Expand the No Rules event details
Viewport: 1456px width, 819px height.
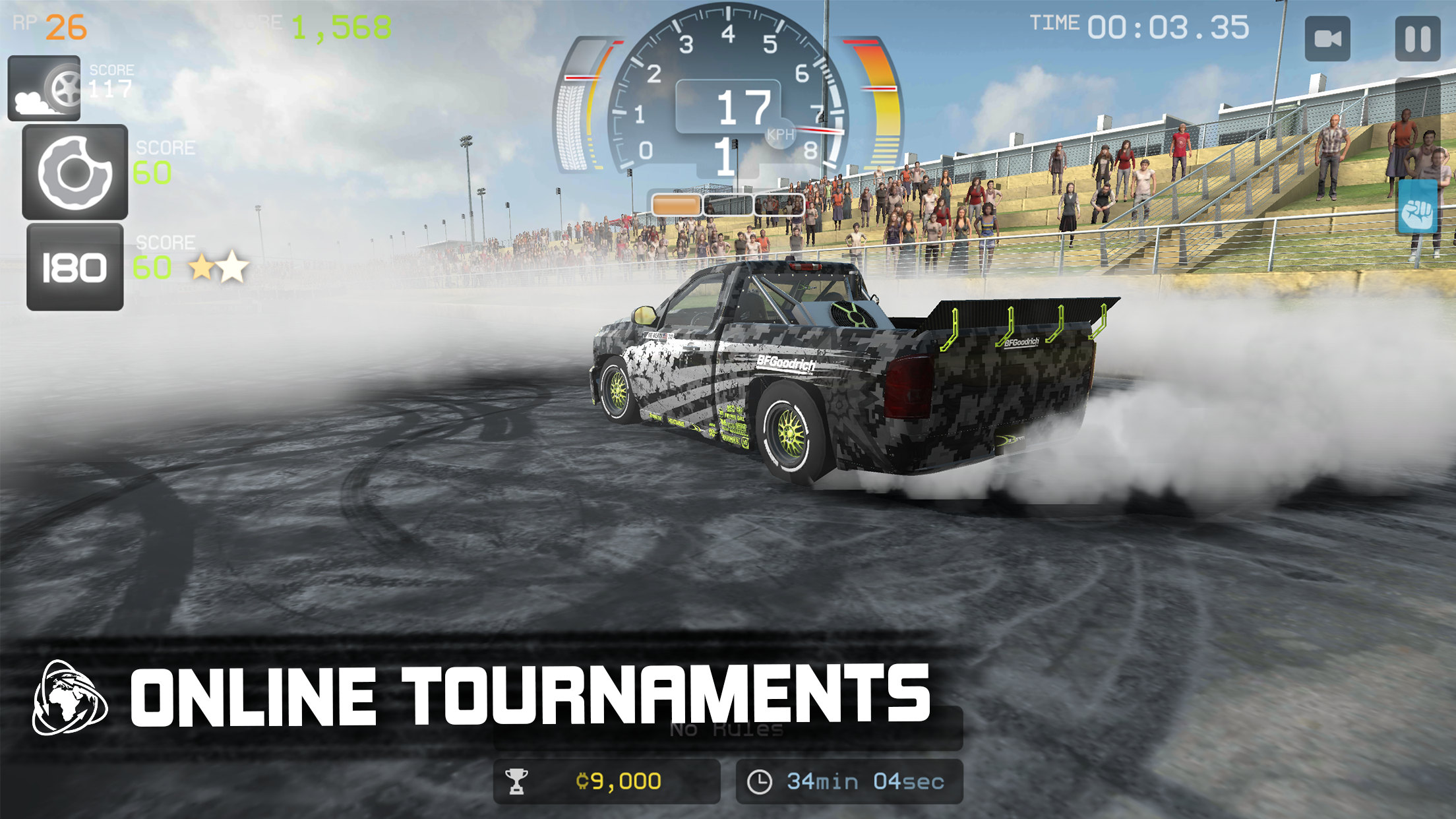(x=725, y=729)
